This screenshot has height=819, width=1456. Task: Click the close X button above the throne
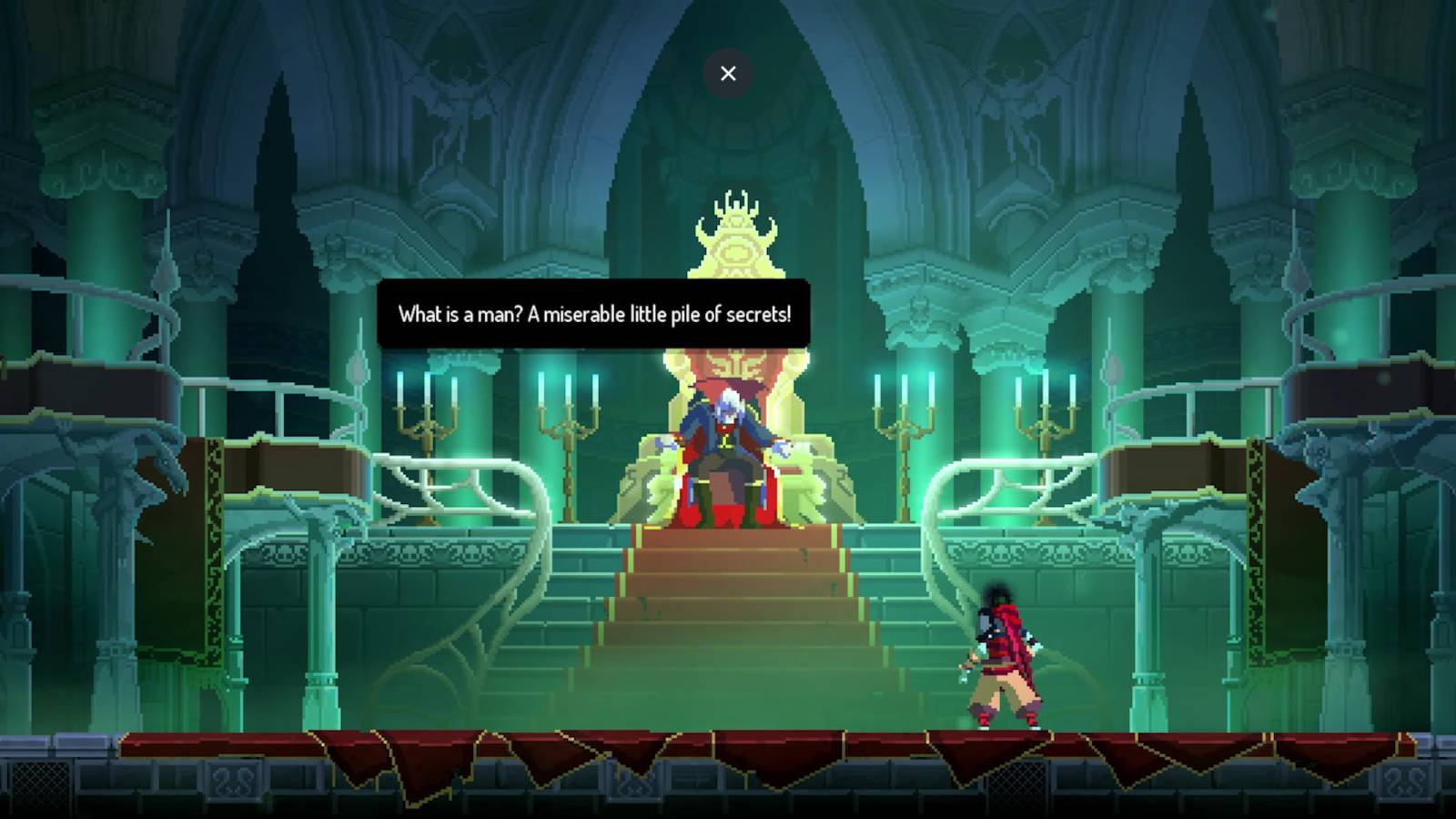click(727, 74)
